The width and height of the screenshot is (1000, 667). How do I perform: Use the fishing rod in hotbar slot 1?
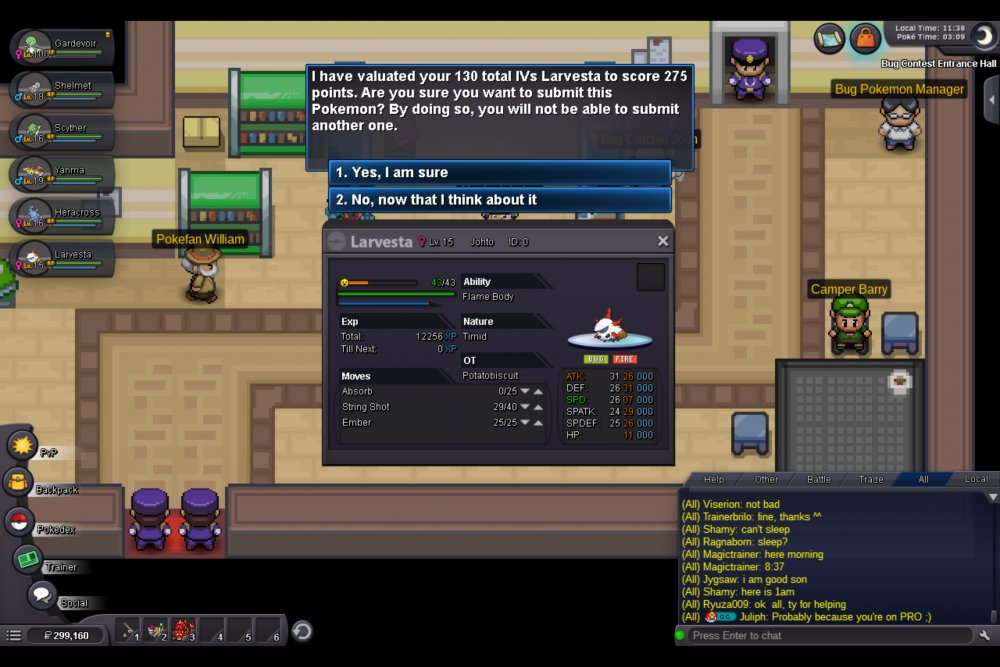click(128, 631)
